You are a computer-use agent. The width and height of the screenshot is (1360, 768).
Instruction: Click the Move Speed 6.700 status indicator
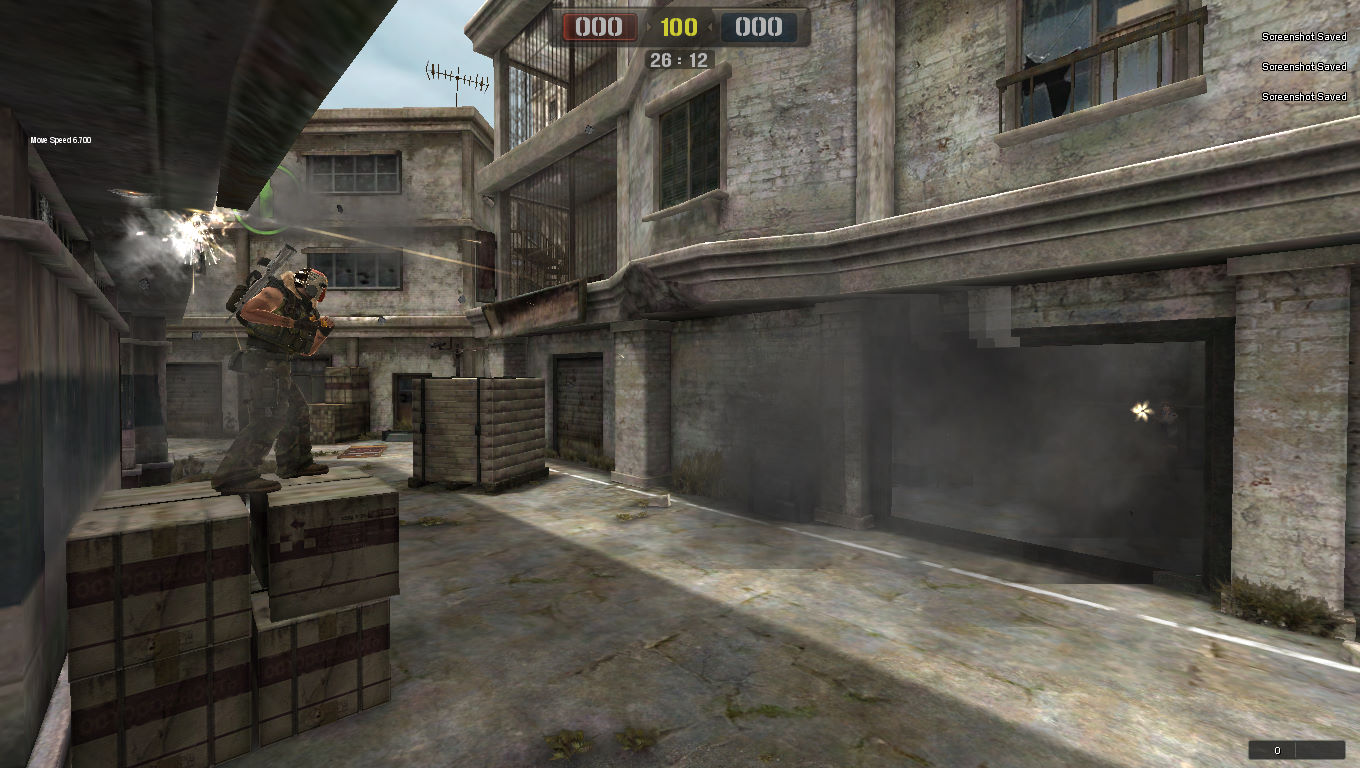coord(60,140)
